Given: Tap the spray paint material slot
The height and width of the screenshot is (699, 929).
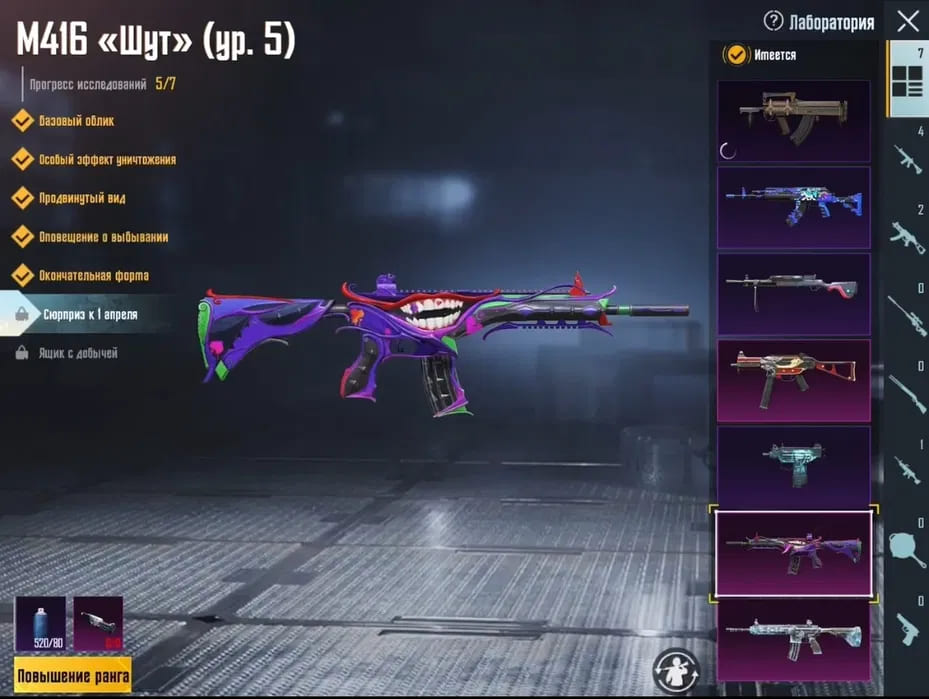Looking at the screenshot, I should (40, 623).
